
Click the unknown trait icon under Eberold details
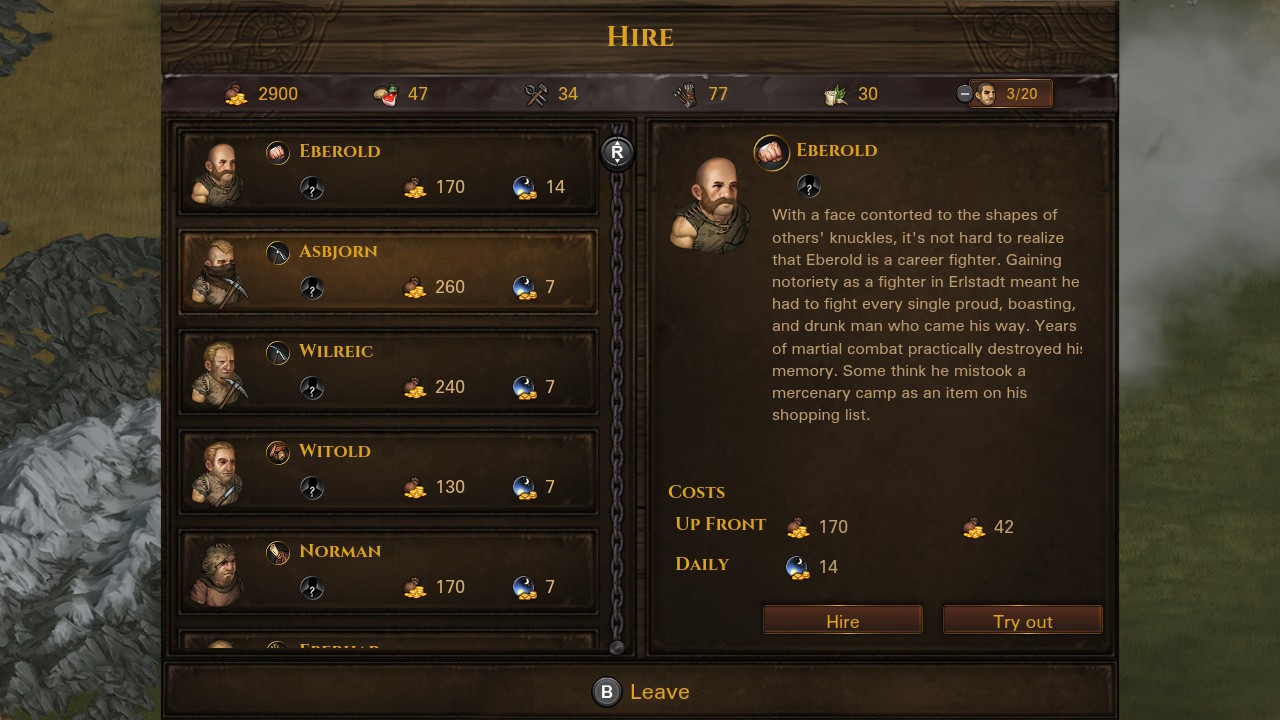click(809, 186)
